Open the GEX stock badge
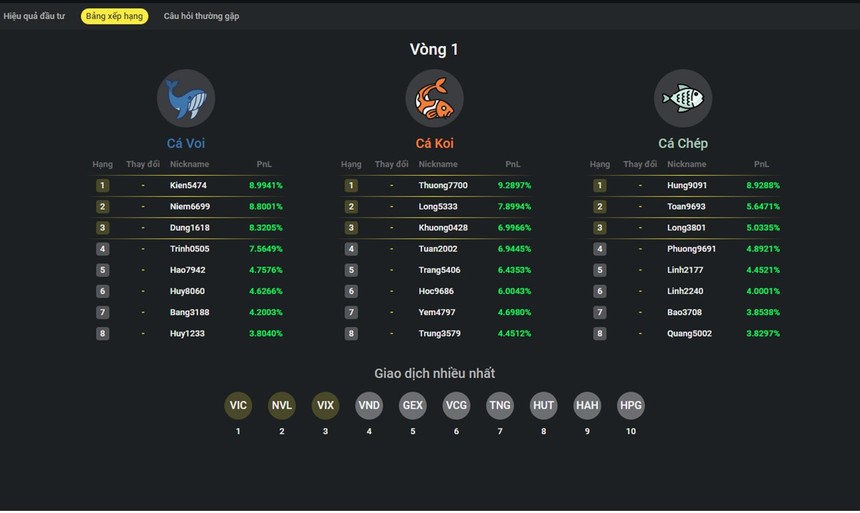 [x=413, y=405]
